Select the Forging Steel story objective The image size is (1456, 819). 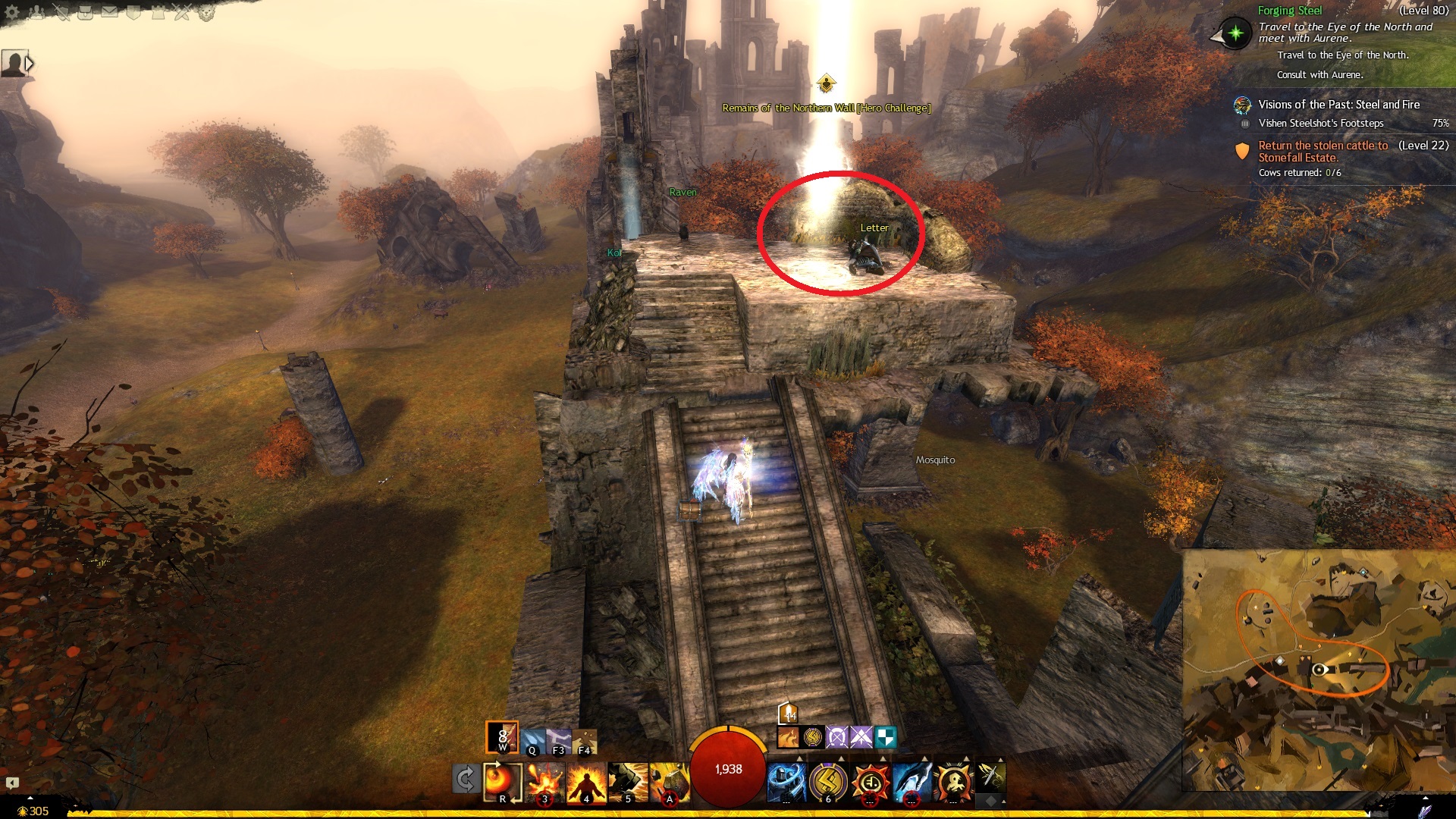pyautogui.click(x=1289, y=11)
